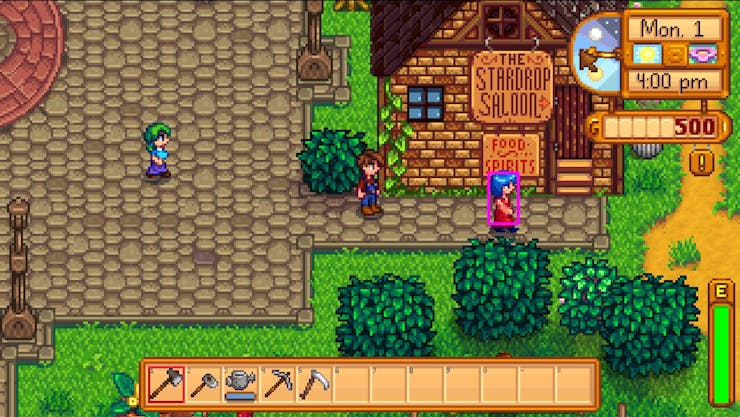Equip the watering can from the toolbar
Screen dimensions: 740x417
(x=238, y=384)
